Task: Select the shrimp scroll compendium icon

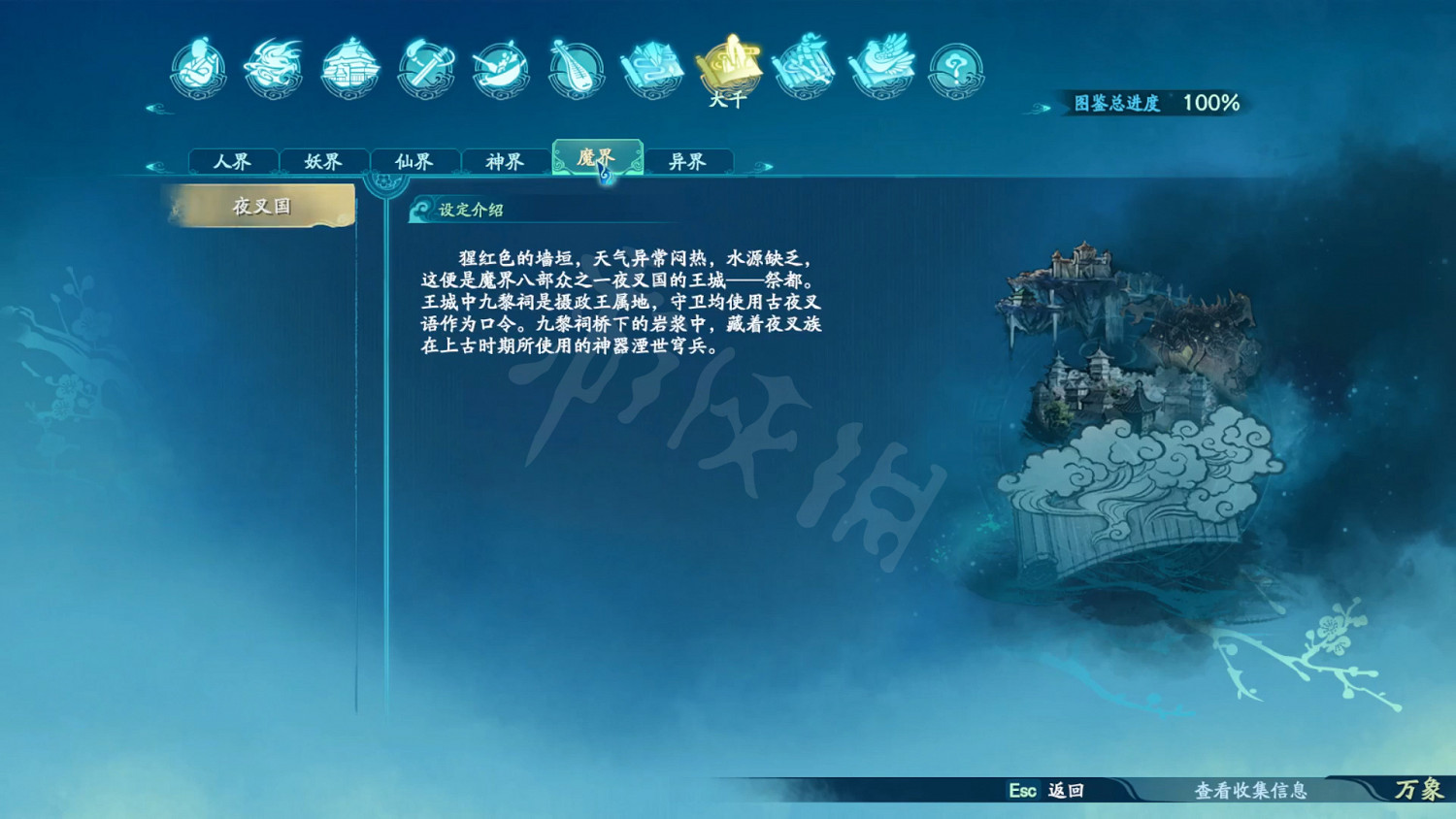Action: (806, 68)
